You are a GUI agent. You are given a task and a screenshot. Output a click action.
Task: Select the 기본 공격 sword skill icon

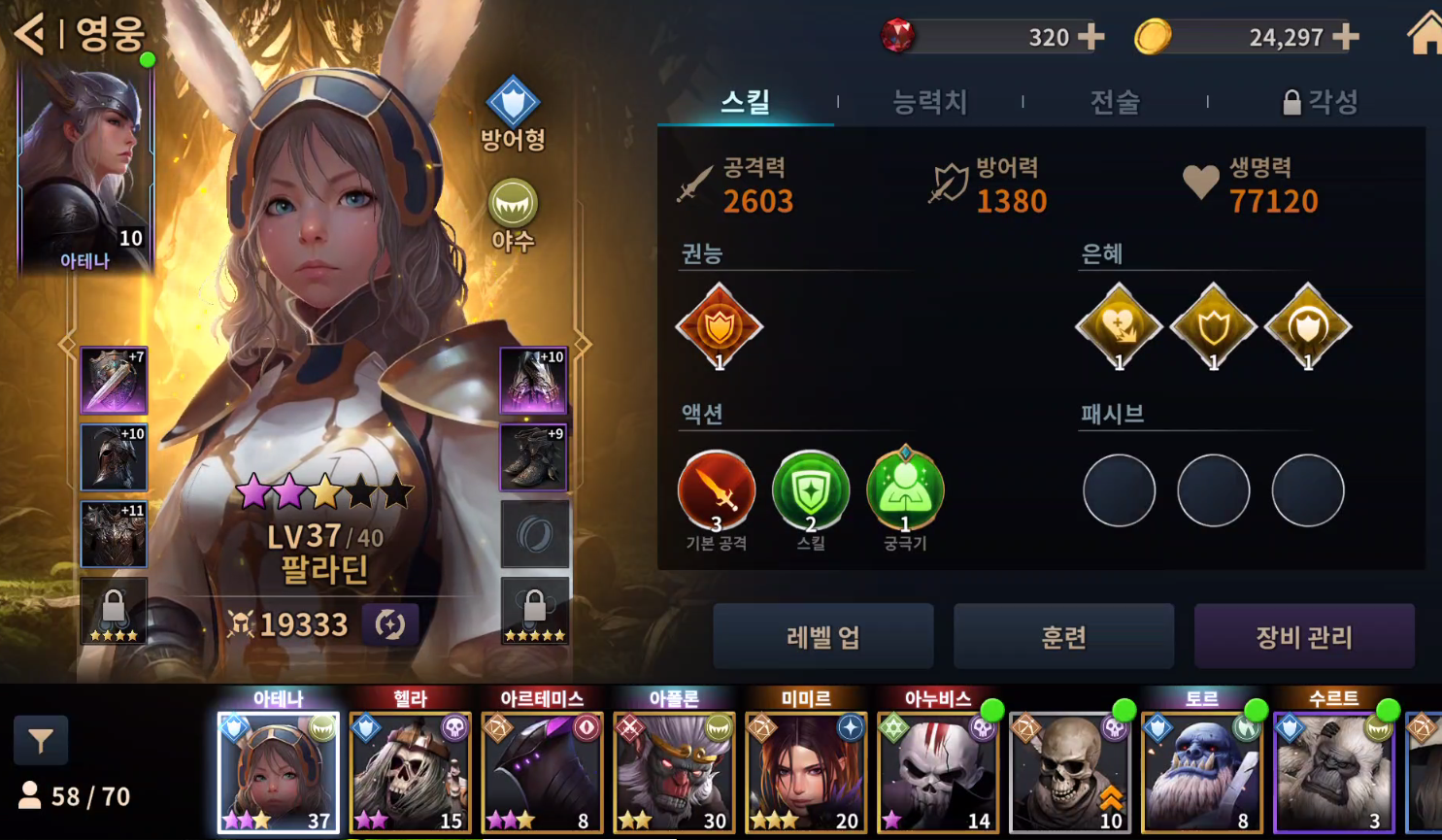point(717,490)
